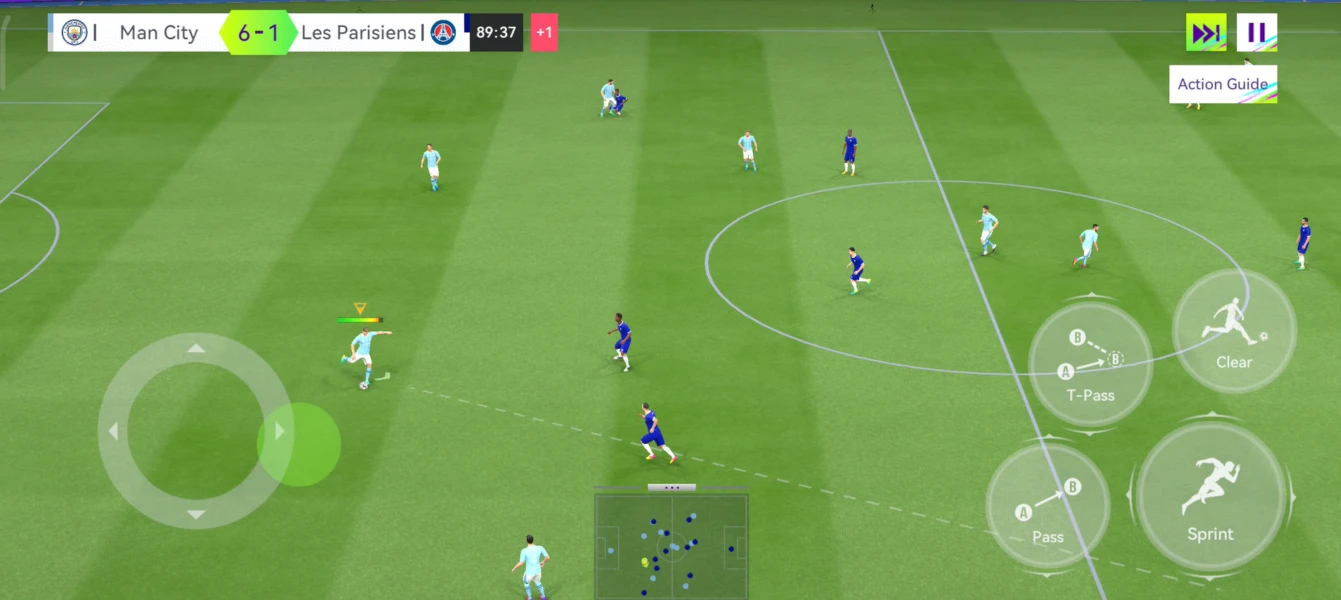Click the fast-forward skip button
This screenshot has width=1341, height=600.
(1206, 33)
